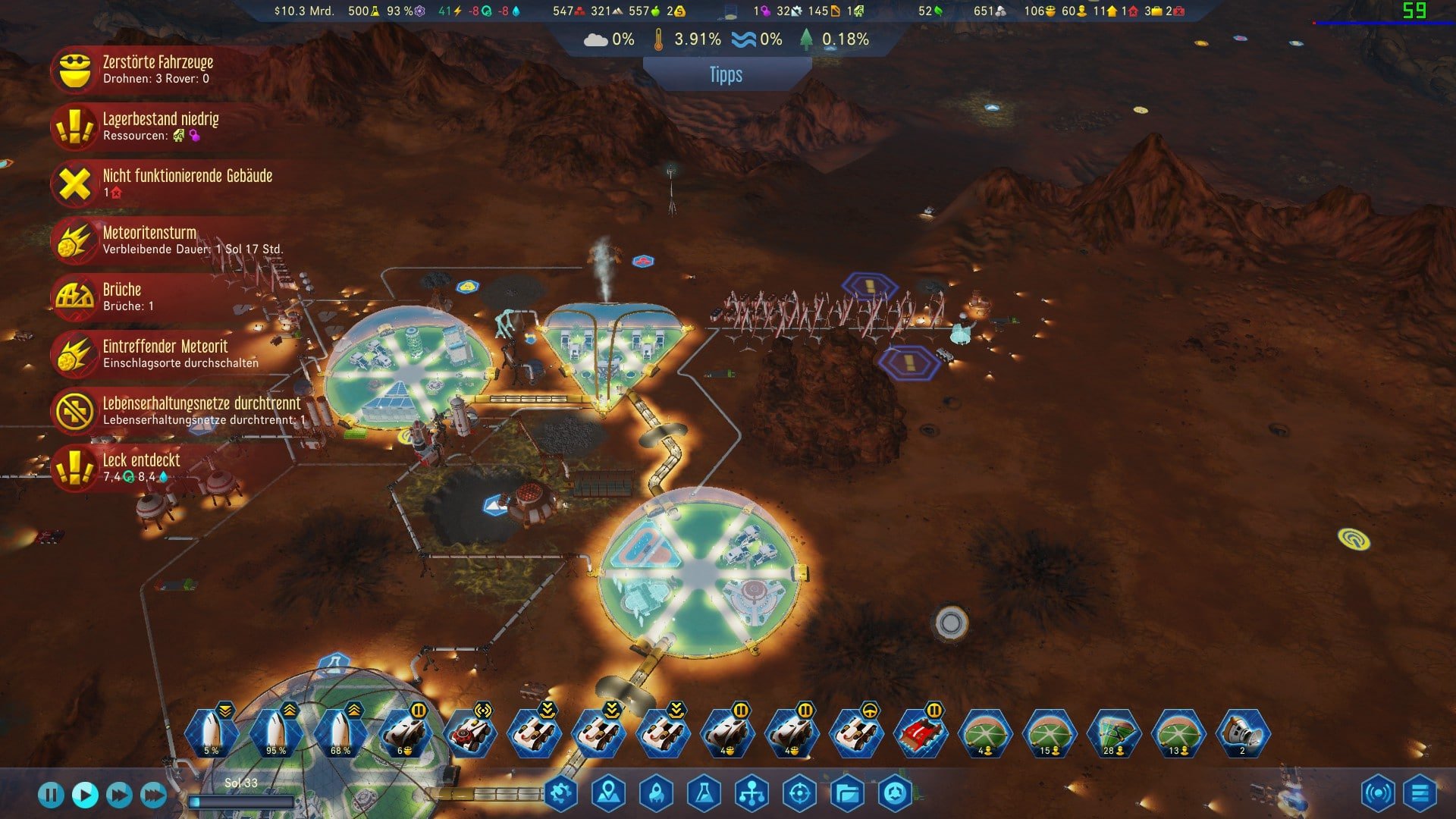Open the folder icon in bottom toolbar
Screen dimensions: 1456x819
pyautogui.click(x=847, y=794)
